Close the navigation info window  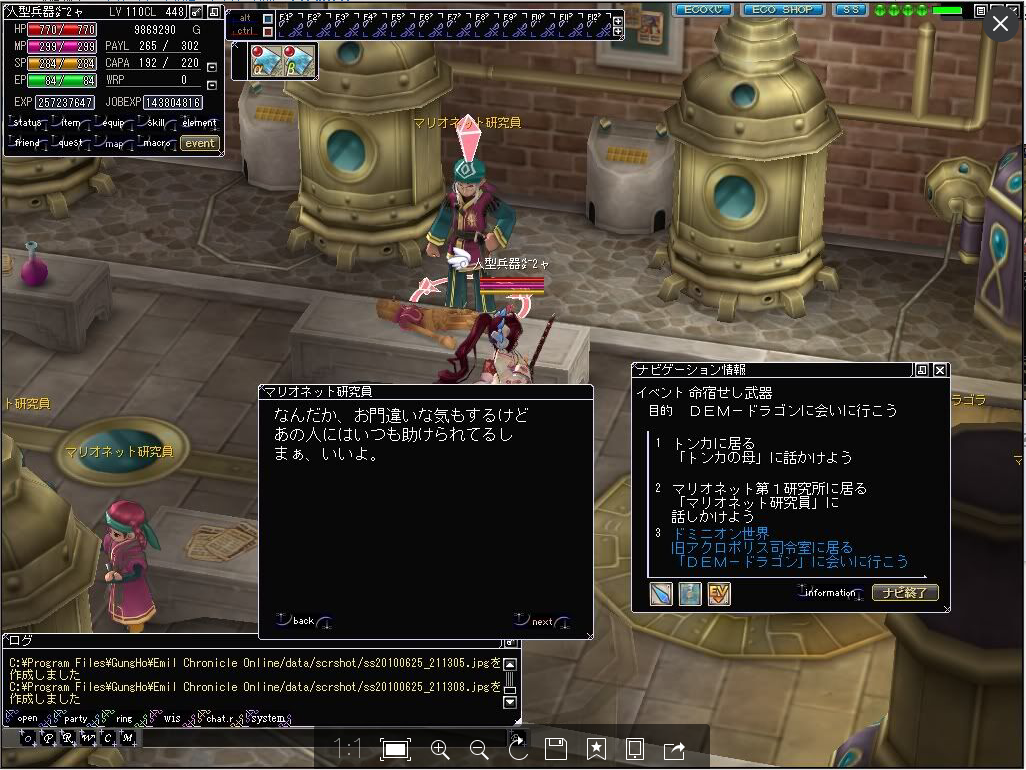tap(940, 370)
